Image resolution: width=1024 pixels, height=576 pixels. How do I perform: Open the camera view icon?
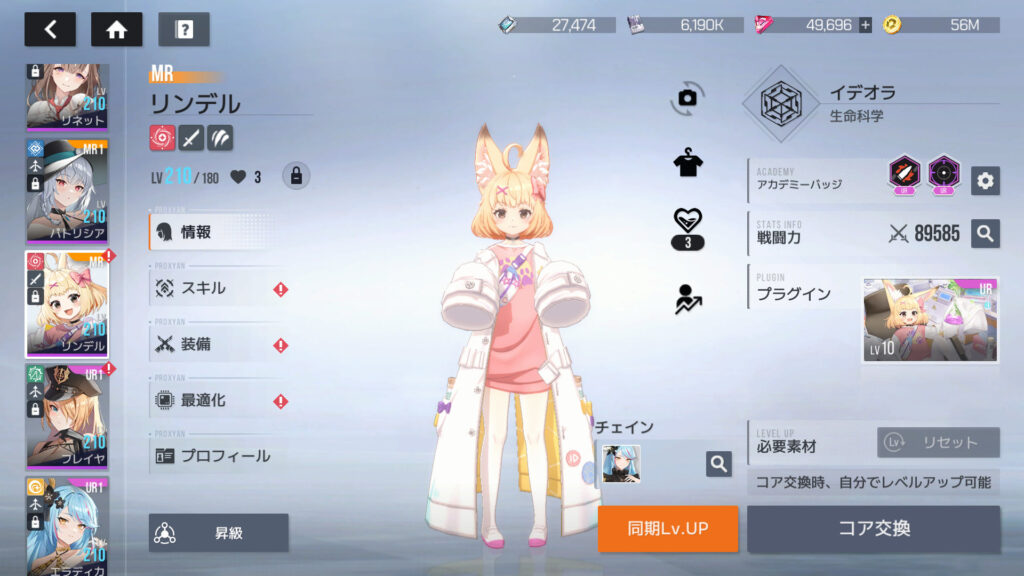click(x=687, y=97)
